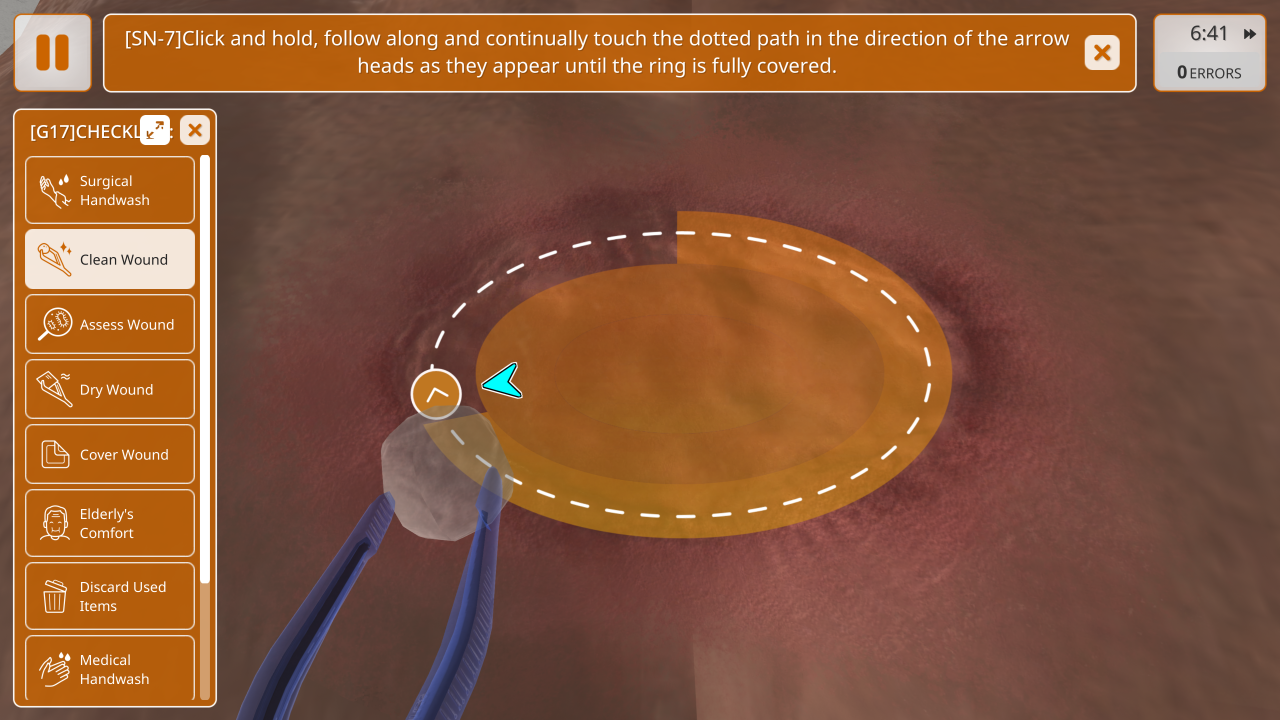Screen dimensions: 1280x720
Task: Open the Assess Wound checklist step
Action: [x=110, y=325]
